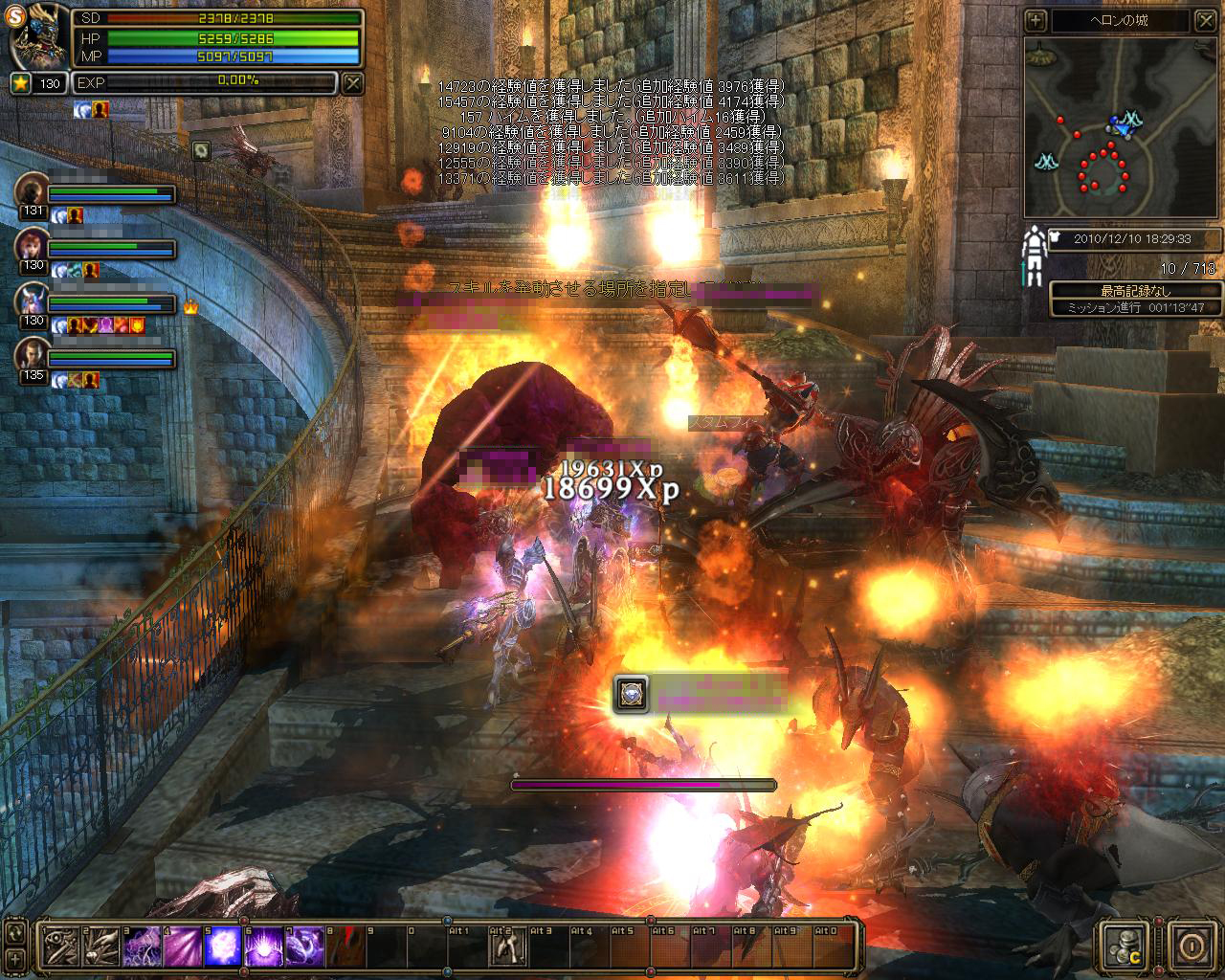Viewport: 1225px width, 980px height.
Task: Cycle the hotbar with the swap arrows button
Action: [15, 932]
